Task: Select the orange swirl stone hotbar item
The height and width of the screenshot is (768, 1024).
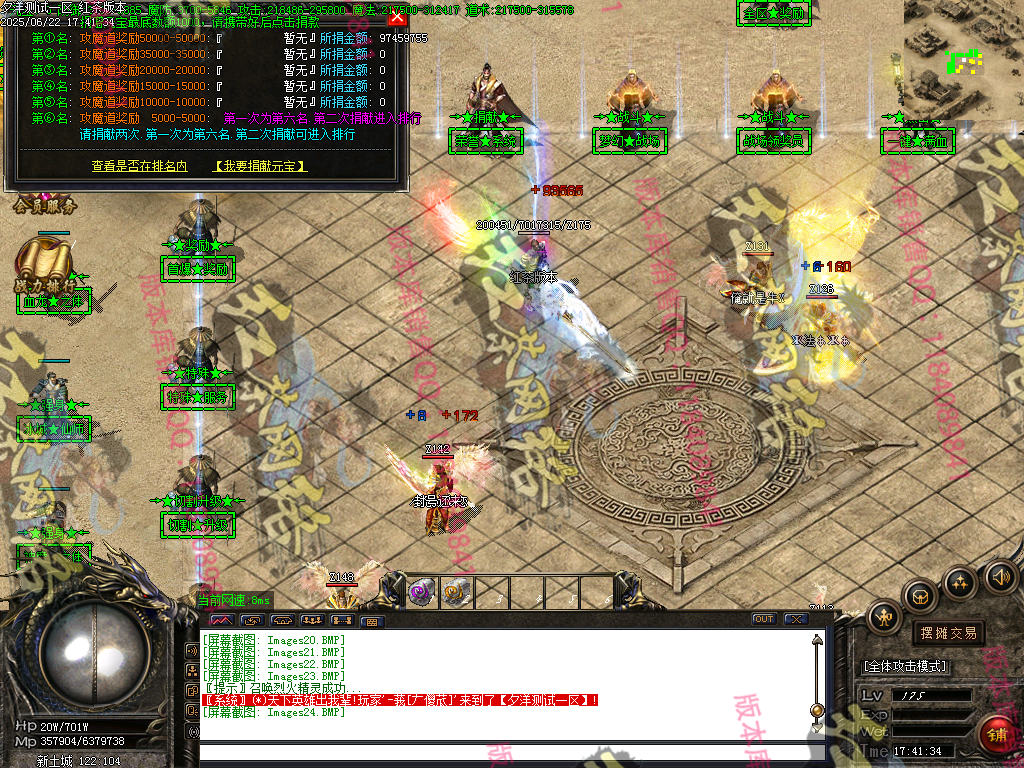Action: point(456,591)
